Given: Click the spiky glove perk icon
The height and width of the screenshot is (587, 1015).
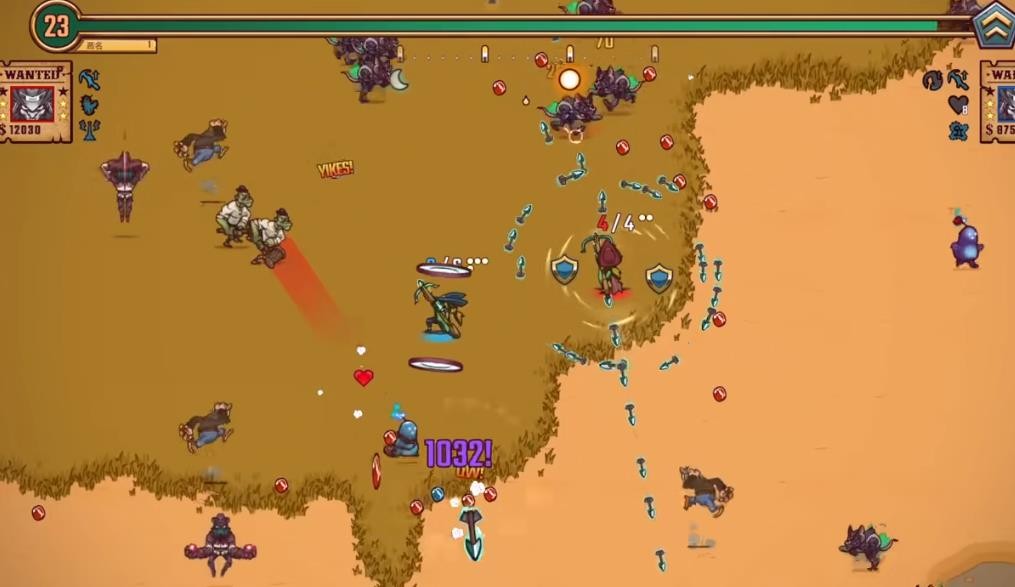Looking at the screenshot, I should coord(89,104).
